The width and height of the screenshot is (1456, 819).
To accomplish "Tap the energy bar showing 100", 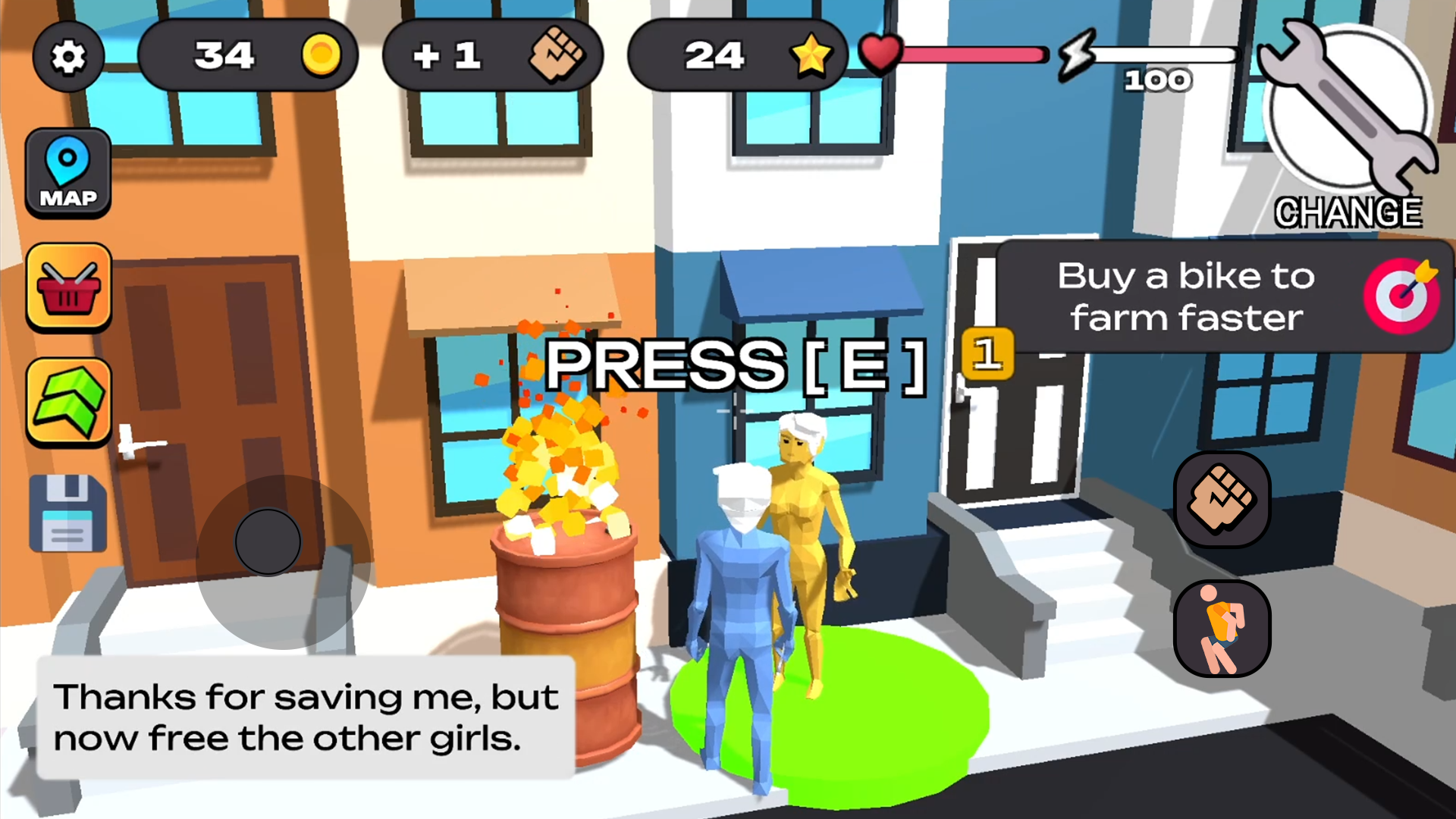I will click(1164, 55).
